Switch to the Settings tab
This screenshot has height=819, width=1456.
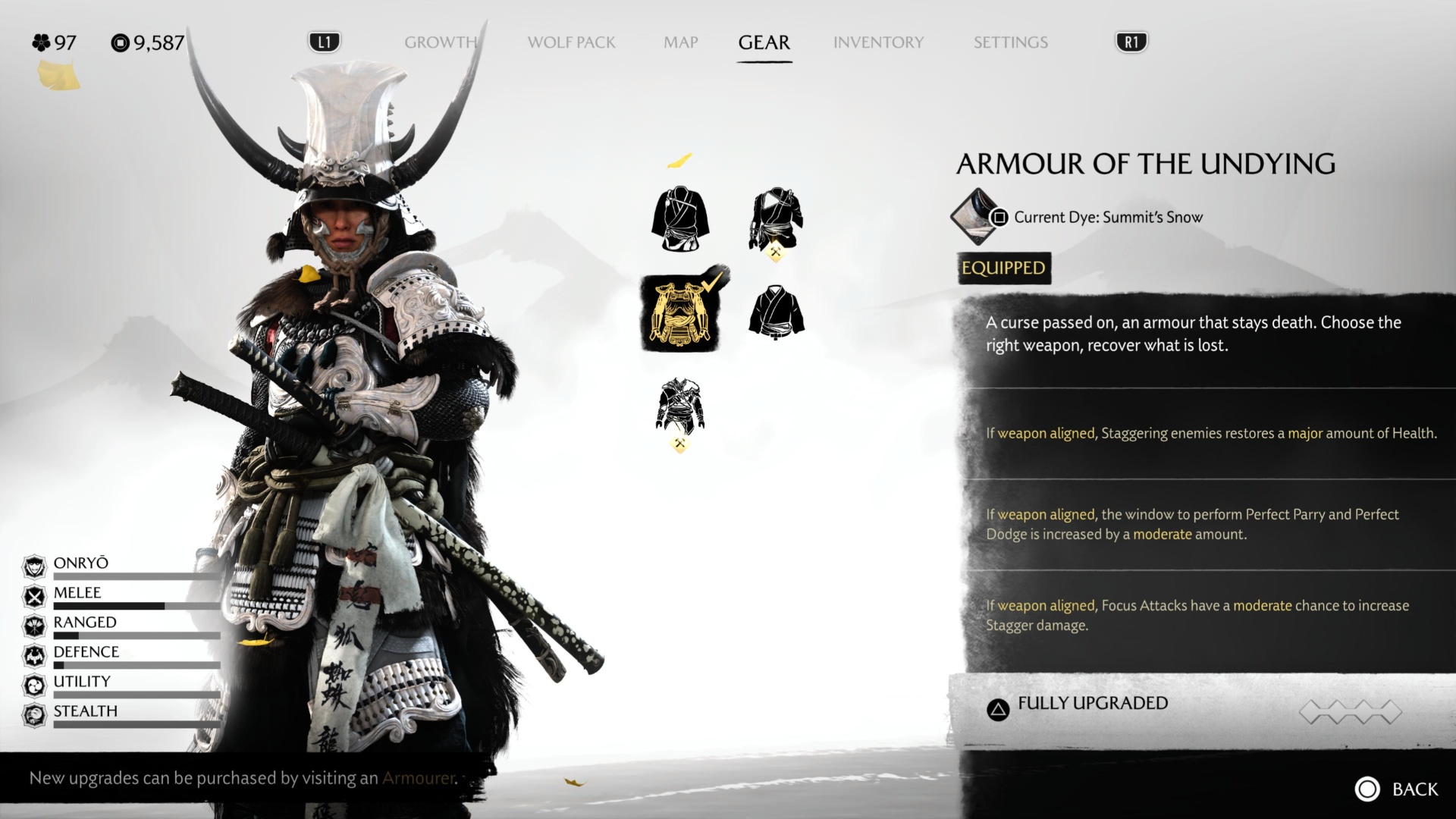click(1010, 42)
